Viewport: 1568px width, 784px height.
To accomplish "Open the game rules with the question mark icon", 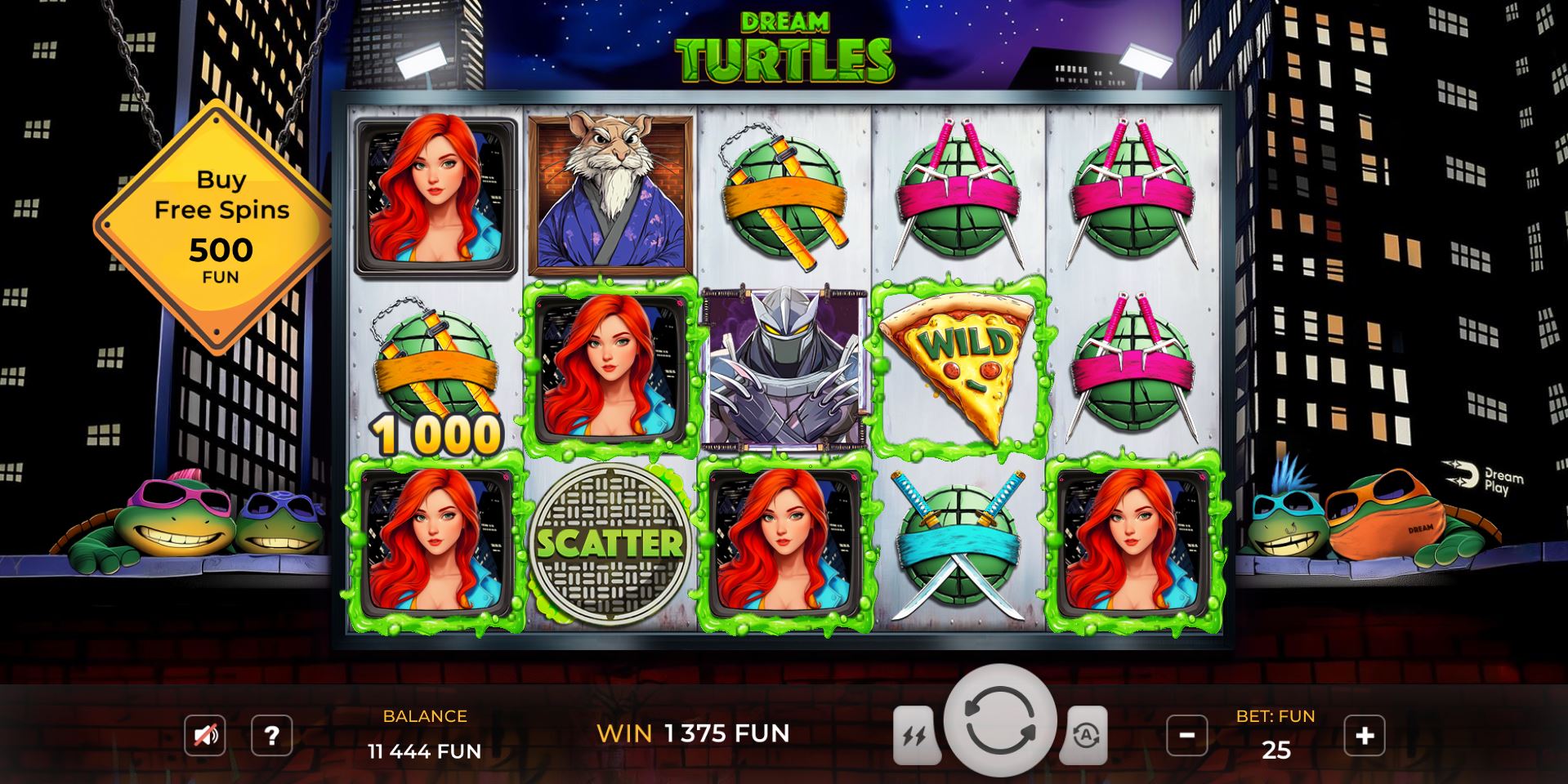I will (270, 736).
